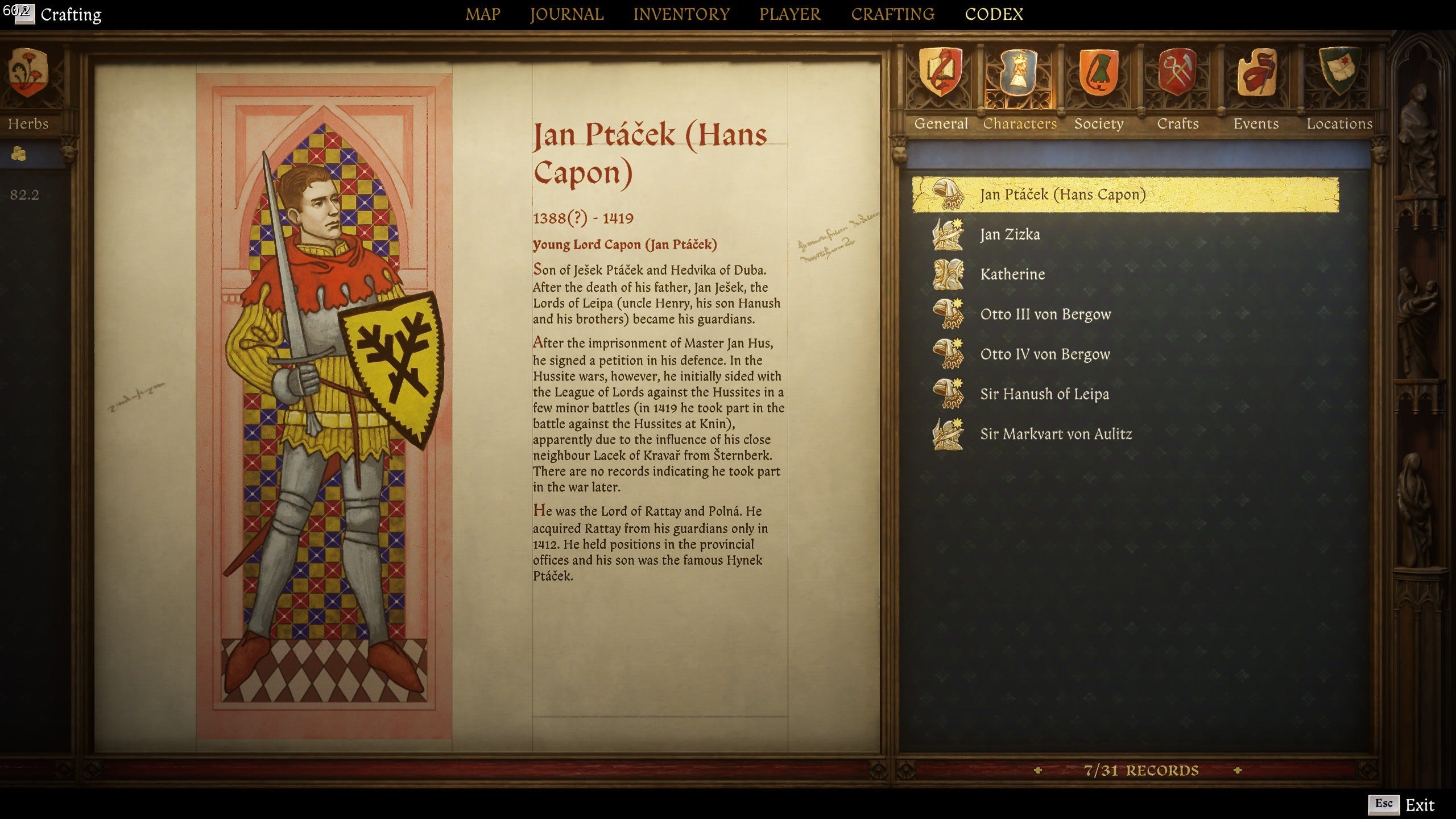The image size is (1456, 819).
Task: Open the Map screen
Action: (x=483, y=14)
